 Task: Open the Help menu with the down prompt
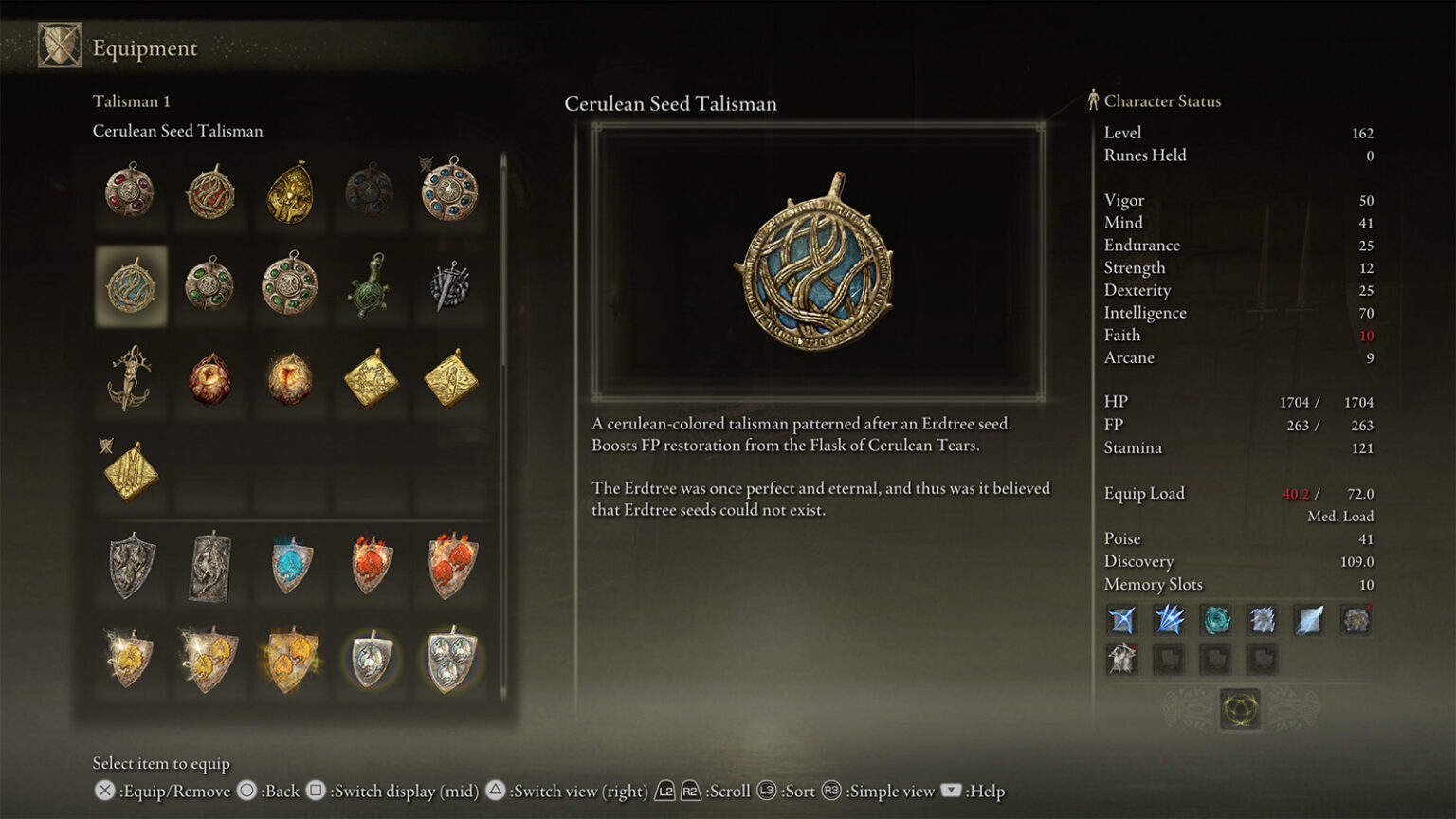pyautogui.click(x=949, y=791)
